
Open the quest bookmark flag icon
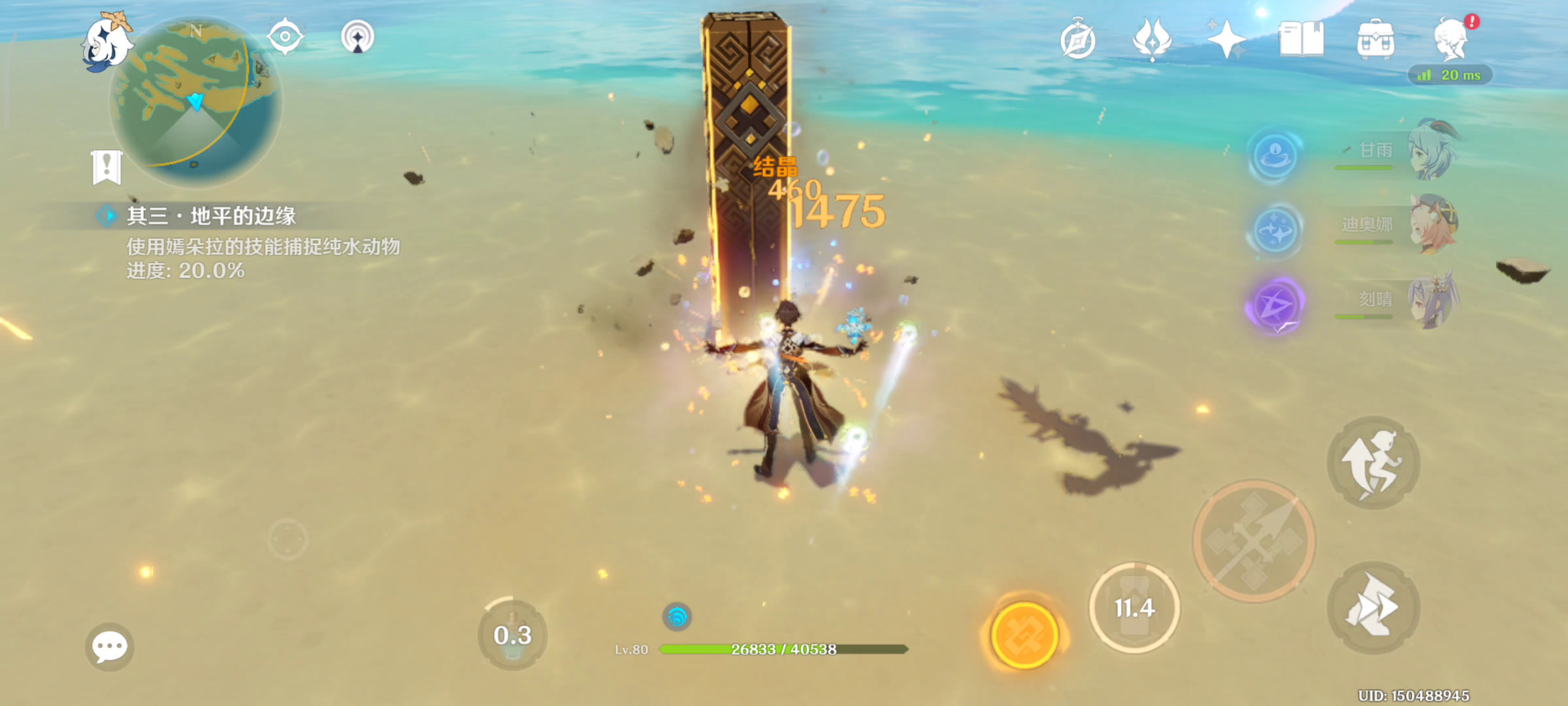pos(106,167)
